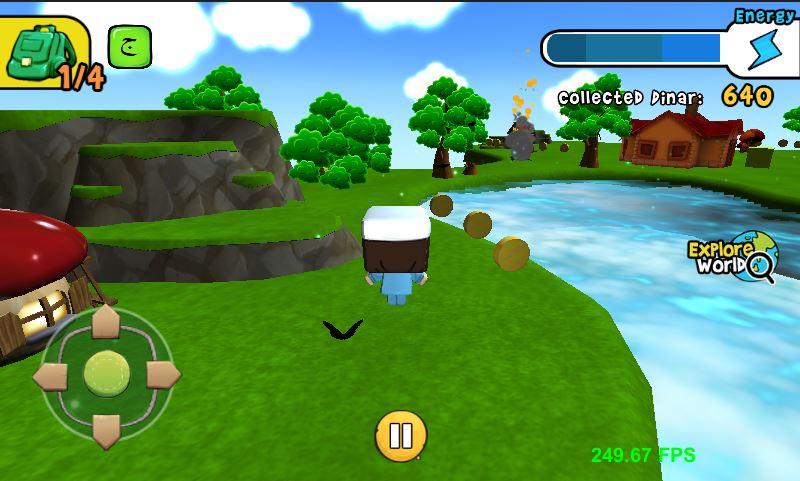Pause the game with the yellow button

click(400, 436)
